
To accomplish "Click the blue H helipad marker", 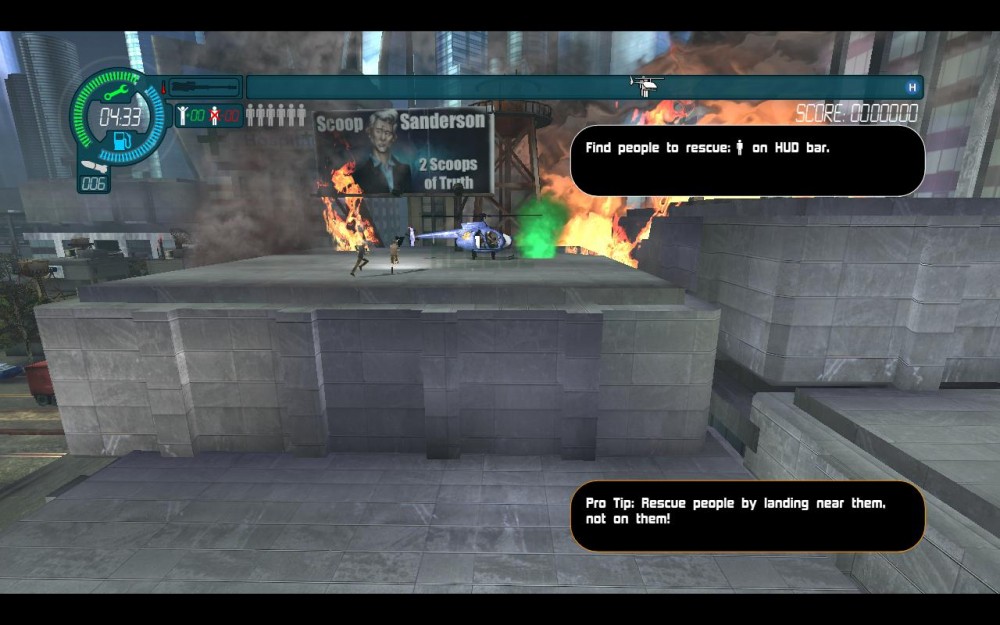I will [x=911, y=87].
